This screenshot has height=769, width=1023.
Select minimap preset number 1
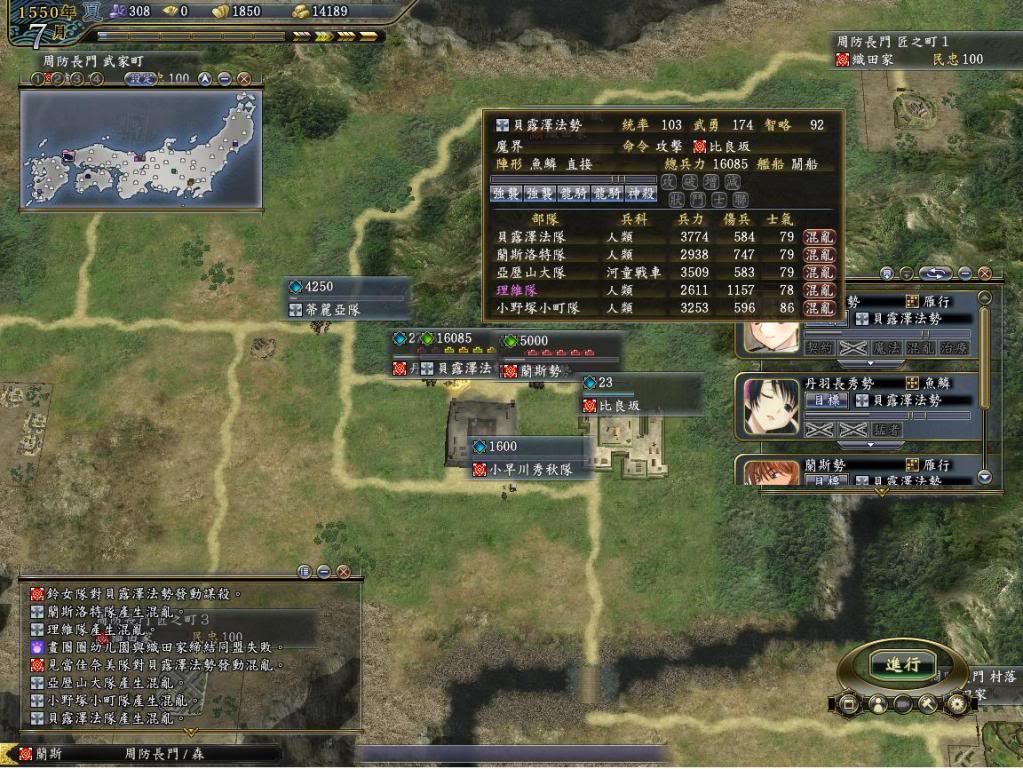point(37,78)
